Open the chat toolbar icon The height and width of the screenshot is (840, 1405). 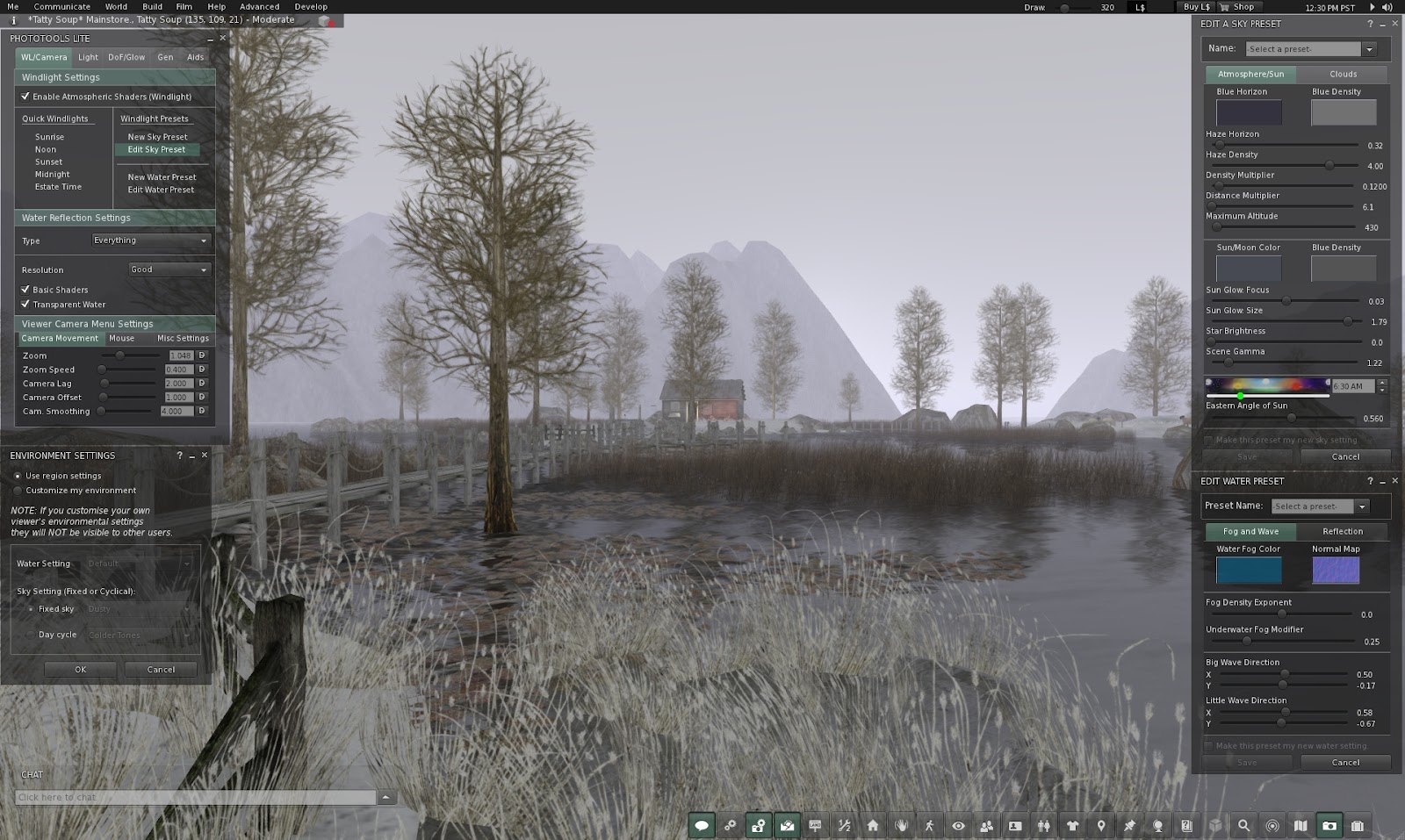point(702,825)
